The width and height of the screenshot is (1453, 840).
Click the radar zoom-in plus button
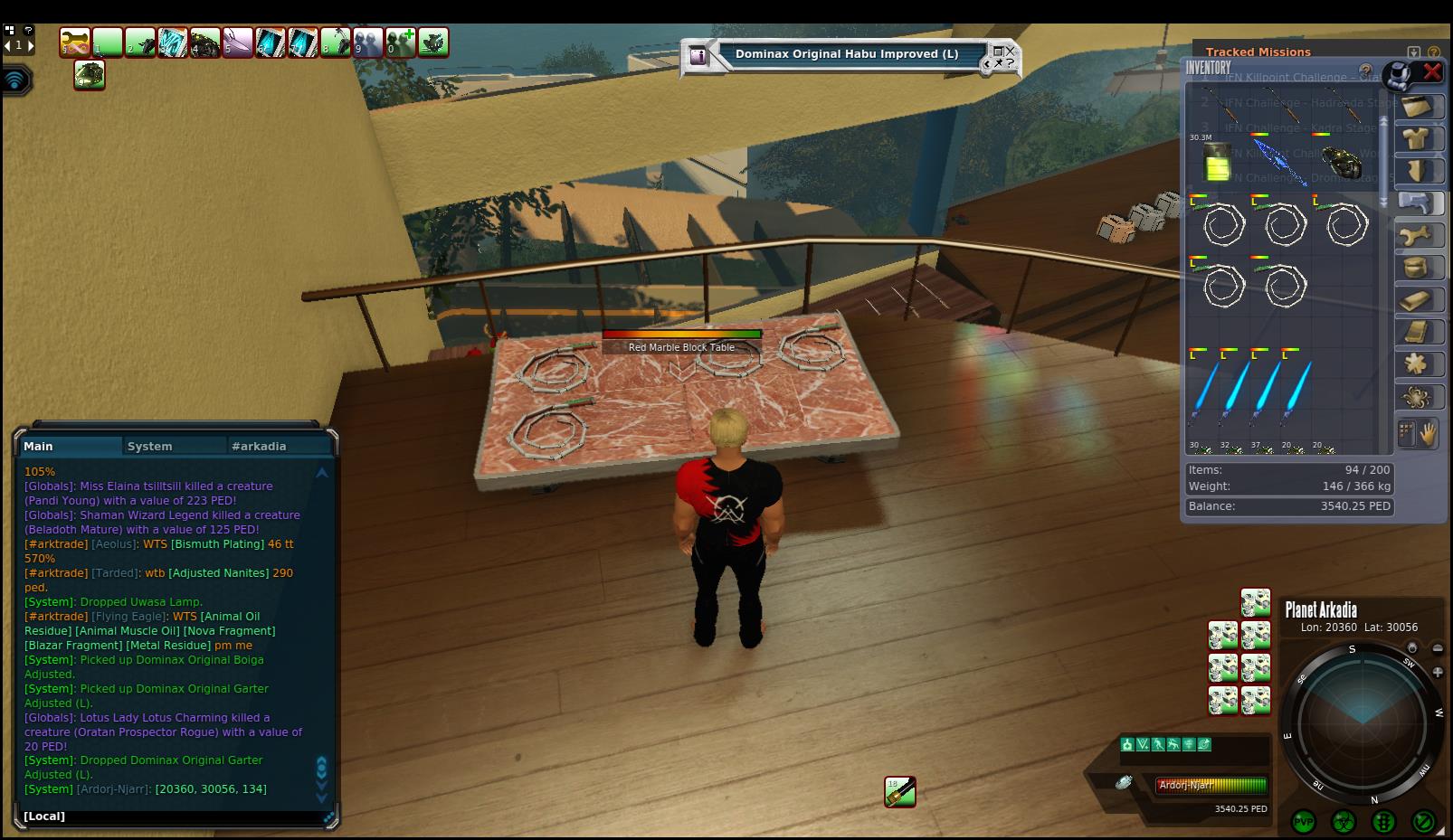click(x=1438, y=673)
